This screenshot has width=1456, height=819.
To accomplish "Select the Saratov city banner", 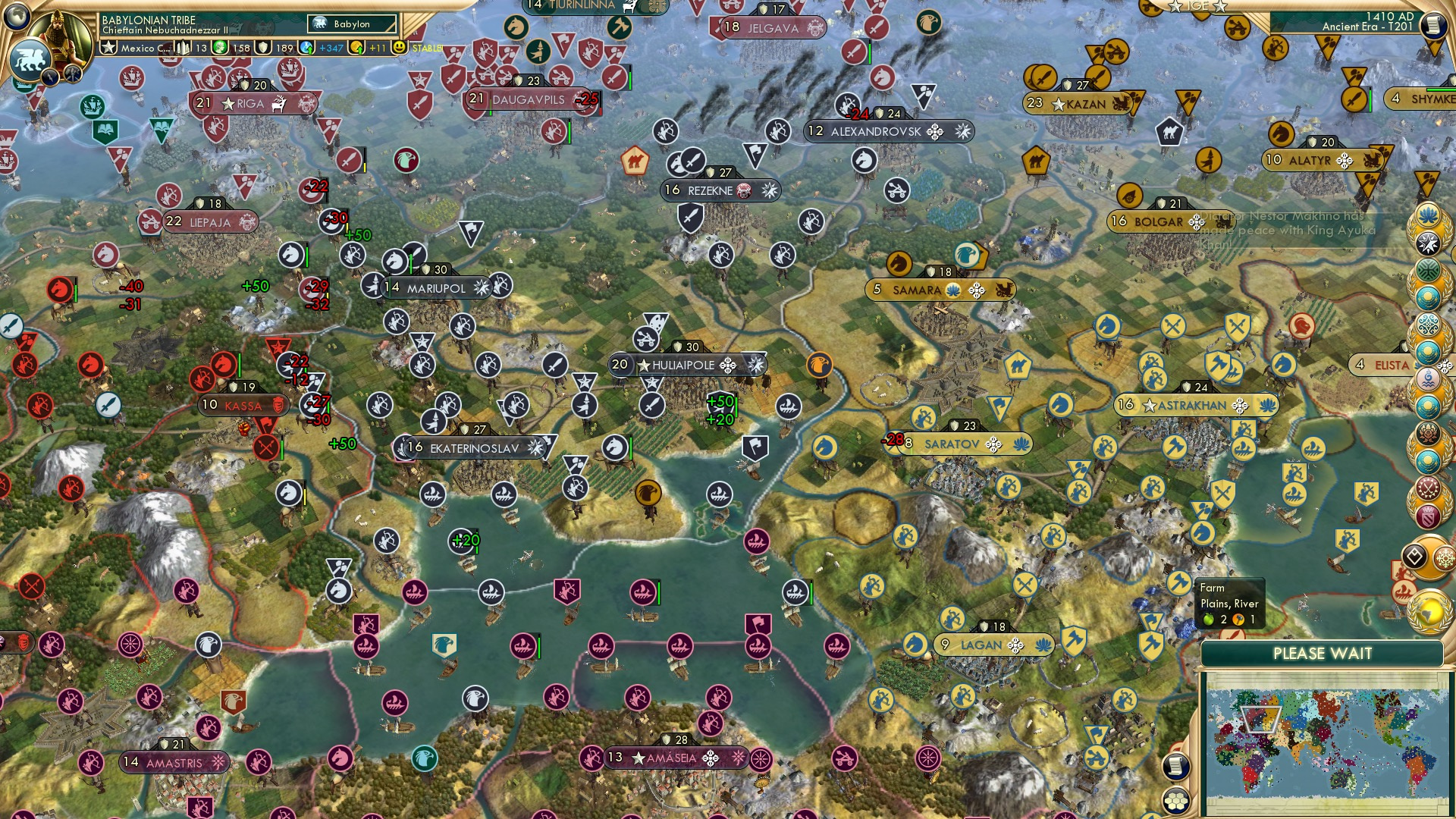I will pos(950,444).
